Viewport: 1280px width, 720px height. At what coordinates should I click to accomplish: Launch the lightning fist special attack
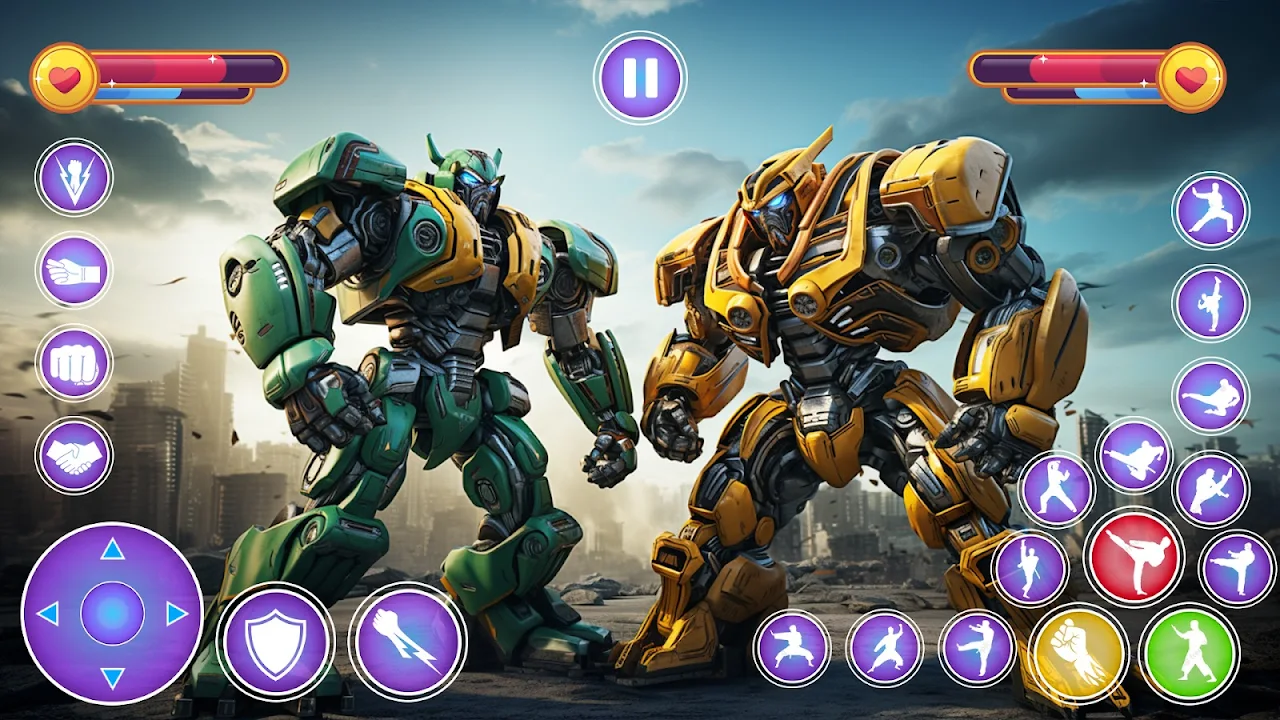(x=407, y=641)
